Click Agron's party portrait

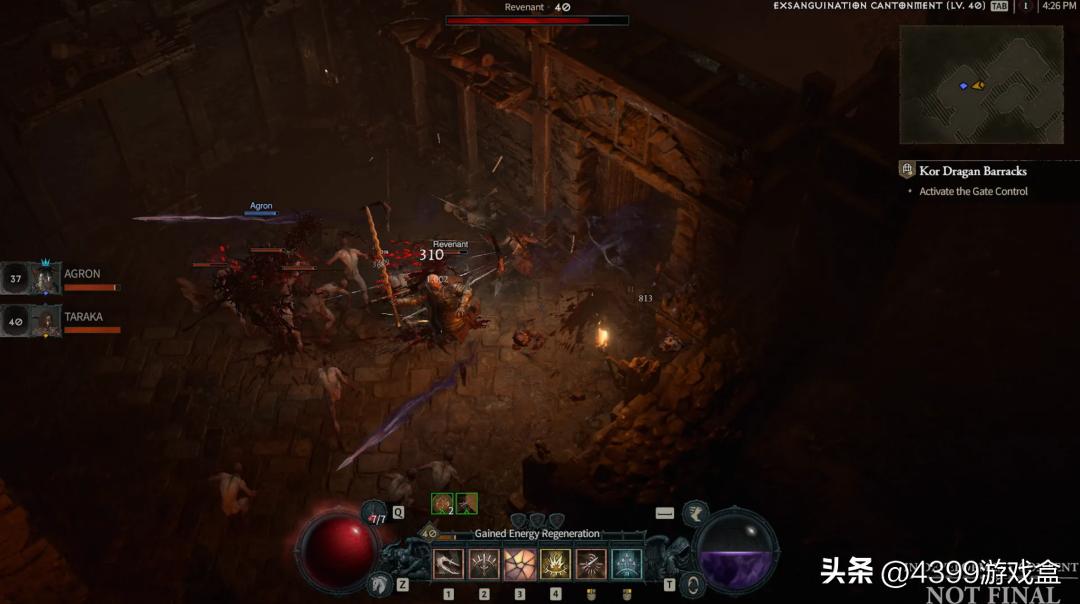click(x=45, y=278)
